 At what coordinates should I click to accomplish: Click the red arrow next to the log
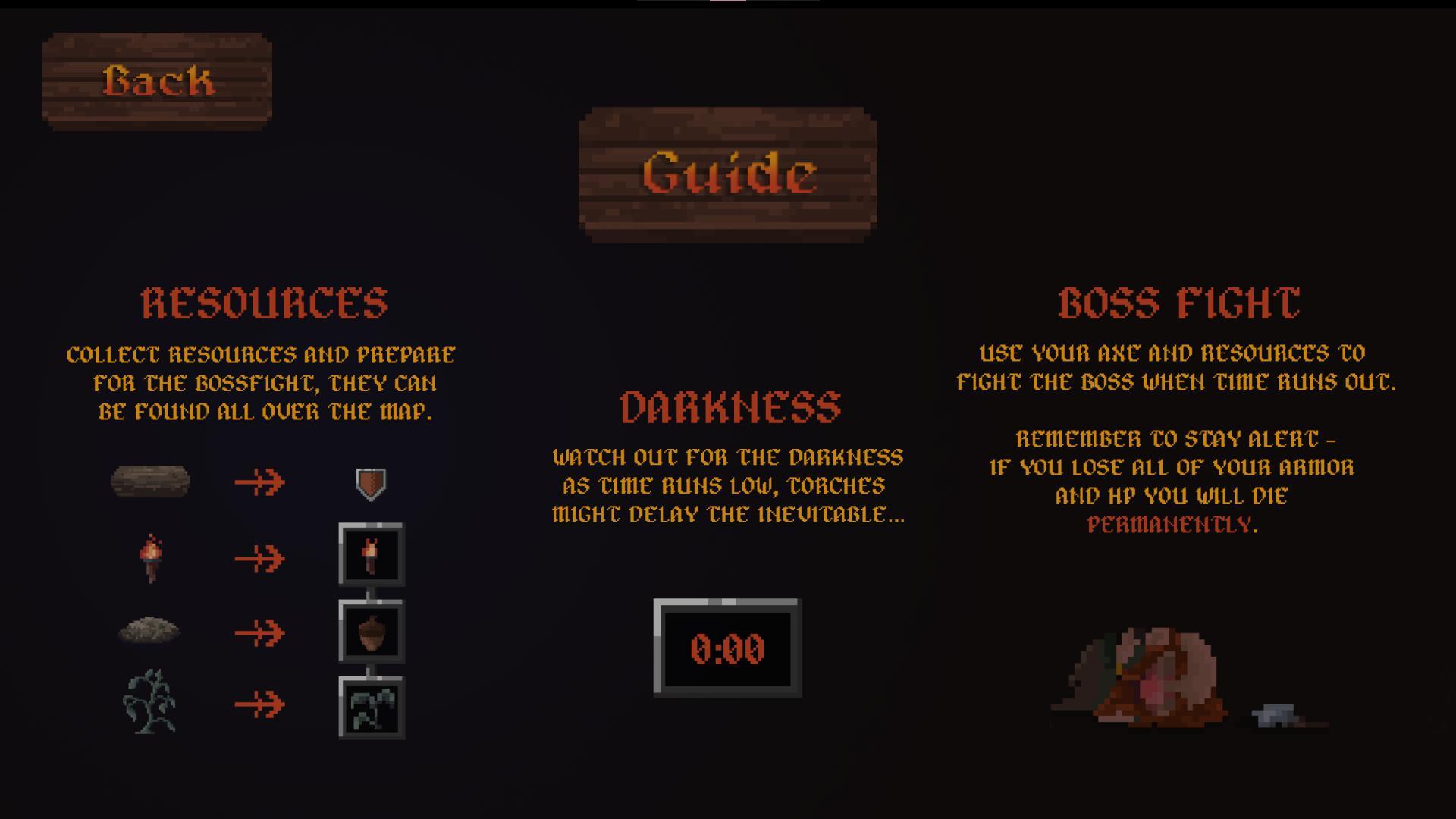[258, 479]
